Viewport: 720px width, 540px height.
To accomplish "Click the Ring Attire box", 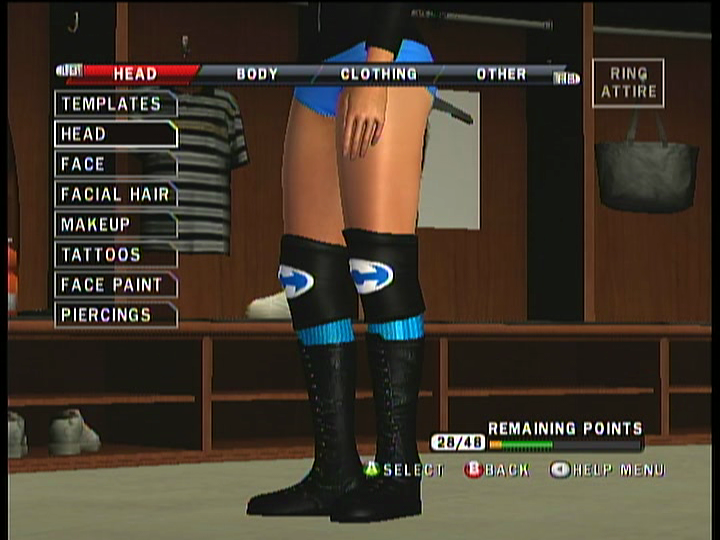I will tap(628, 83).
